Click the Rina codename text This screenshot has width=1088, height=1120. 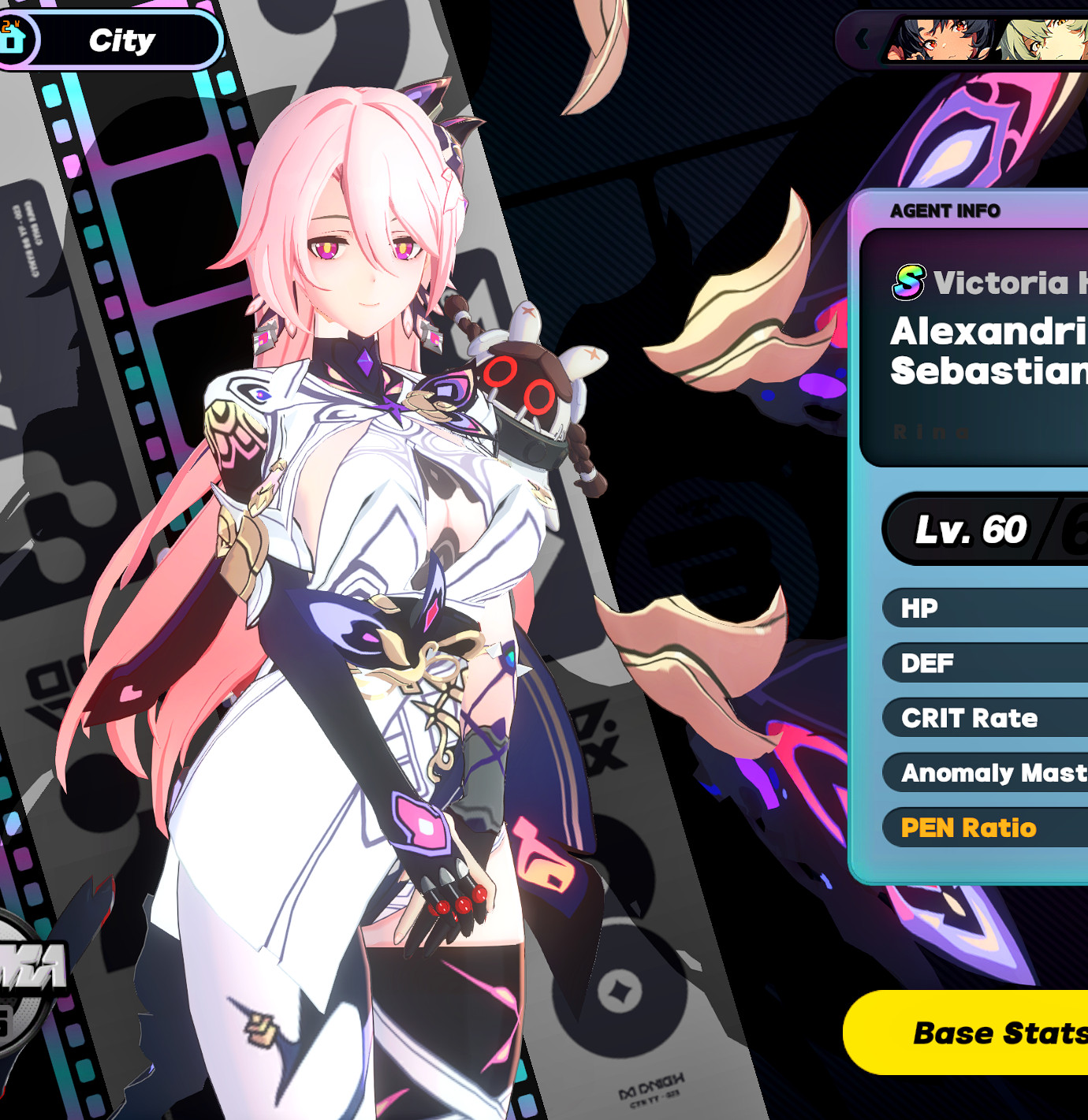coord(932,433)
